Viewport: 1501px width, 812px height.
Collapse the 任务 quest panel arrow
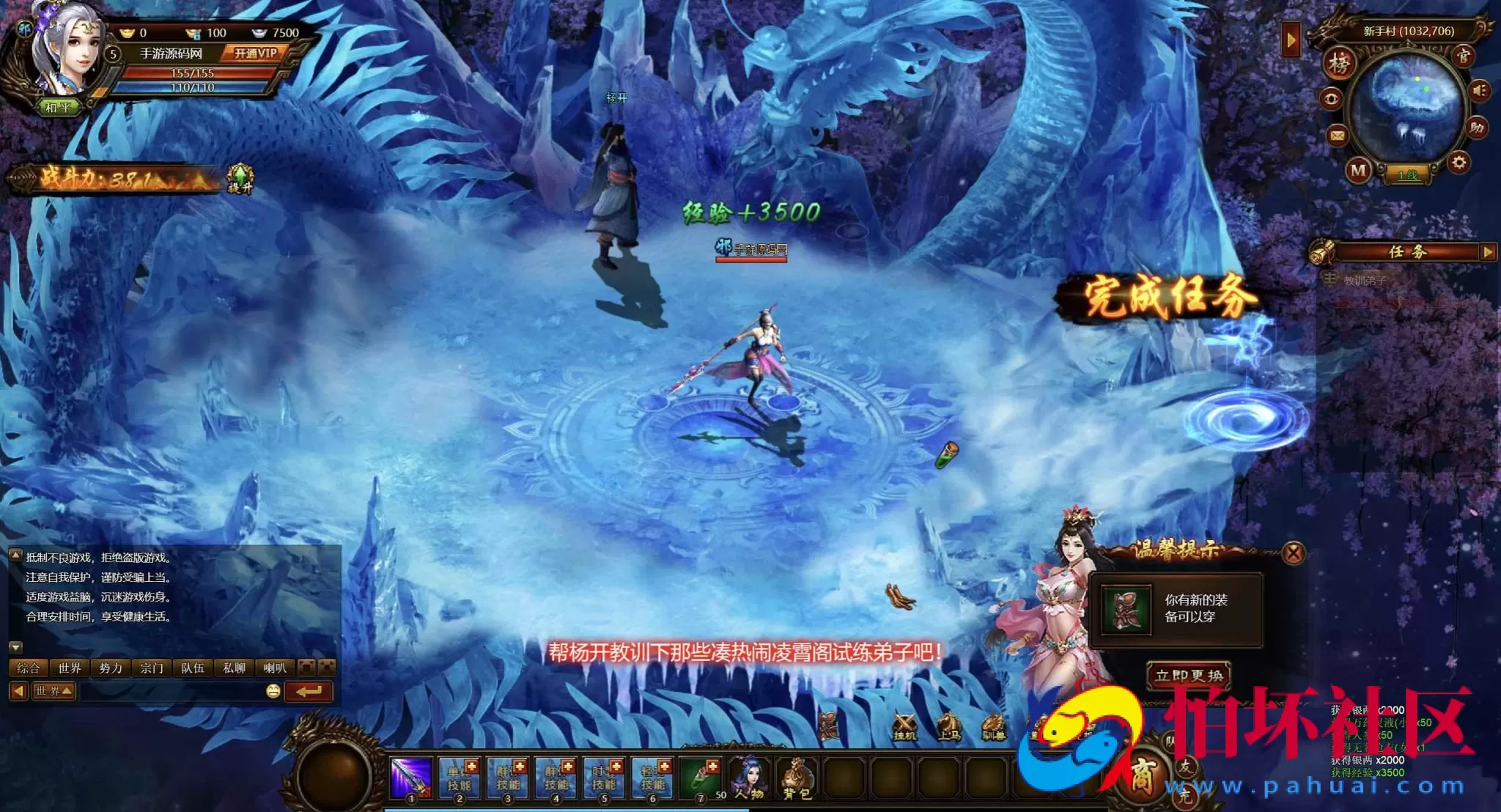pyautogui.click(x=1487, y=252)
